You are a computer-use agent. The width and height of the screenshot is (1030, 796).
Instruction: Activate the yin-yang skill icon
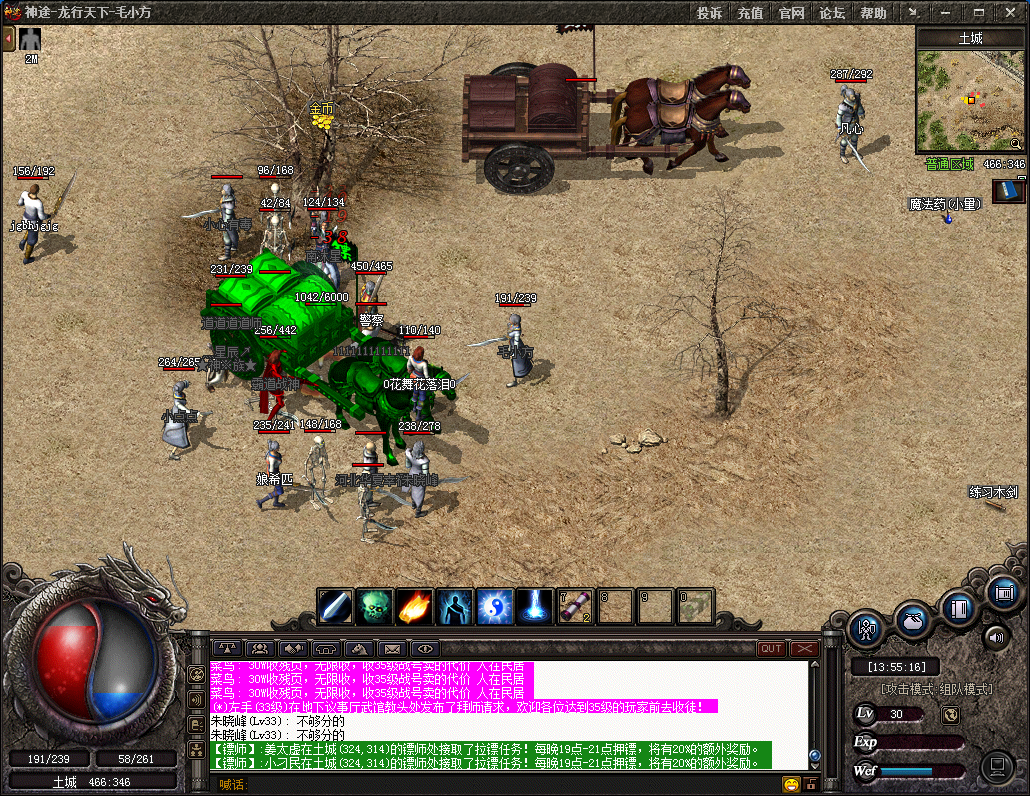(x=495, y=606)
